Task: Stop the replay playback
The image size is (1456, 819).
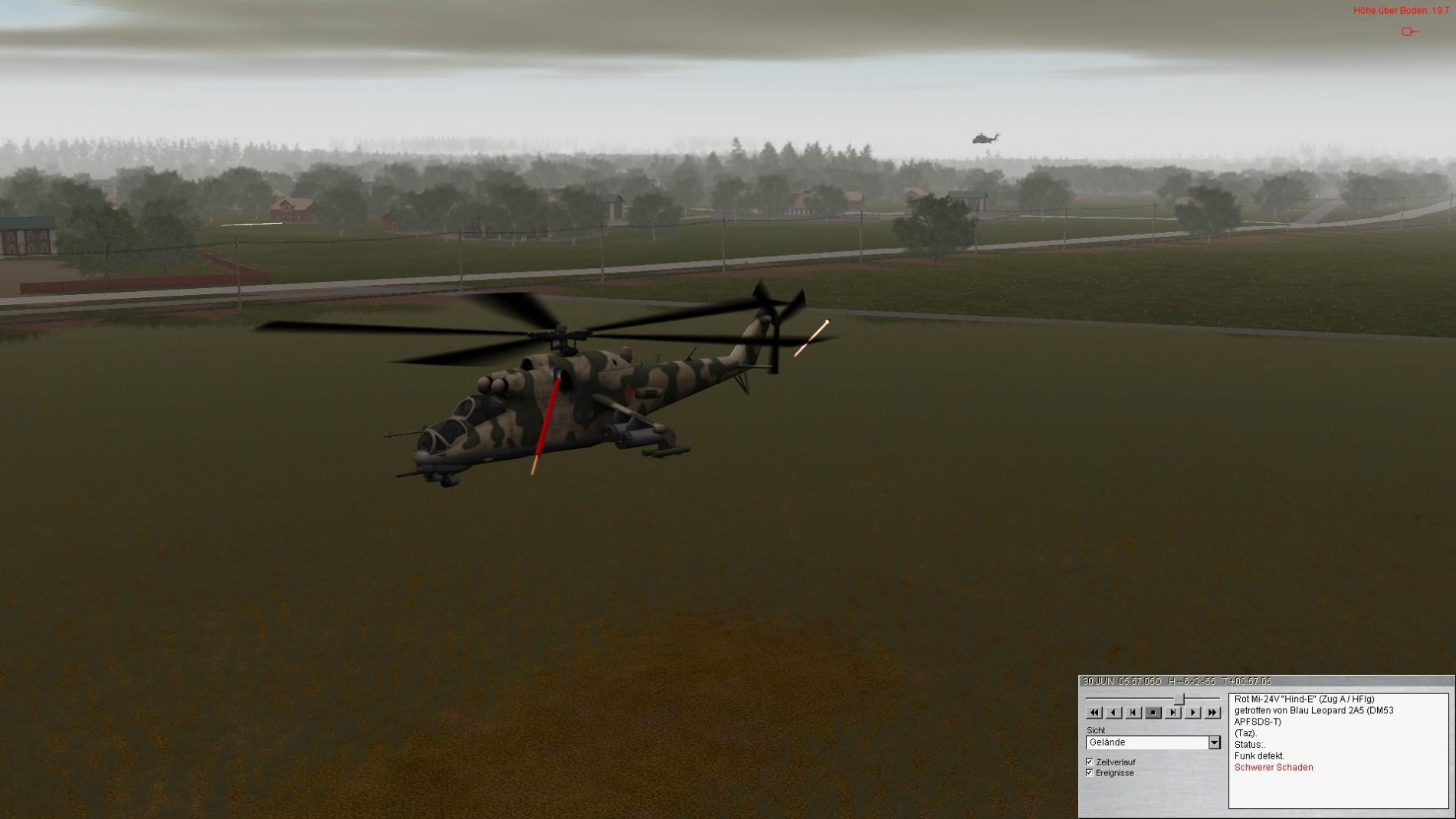Action: click(1153, 713)
